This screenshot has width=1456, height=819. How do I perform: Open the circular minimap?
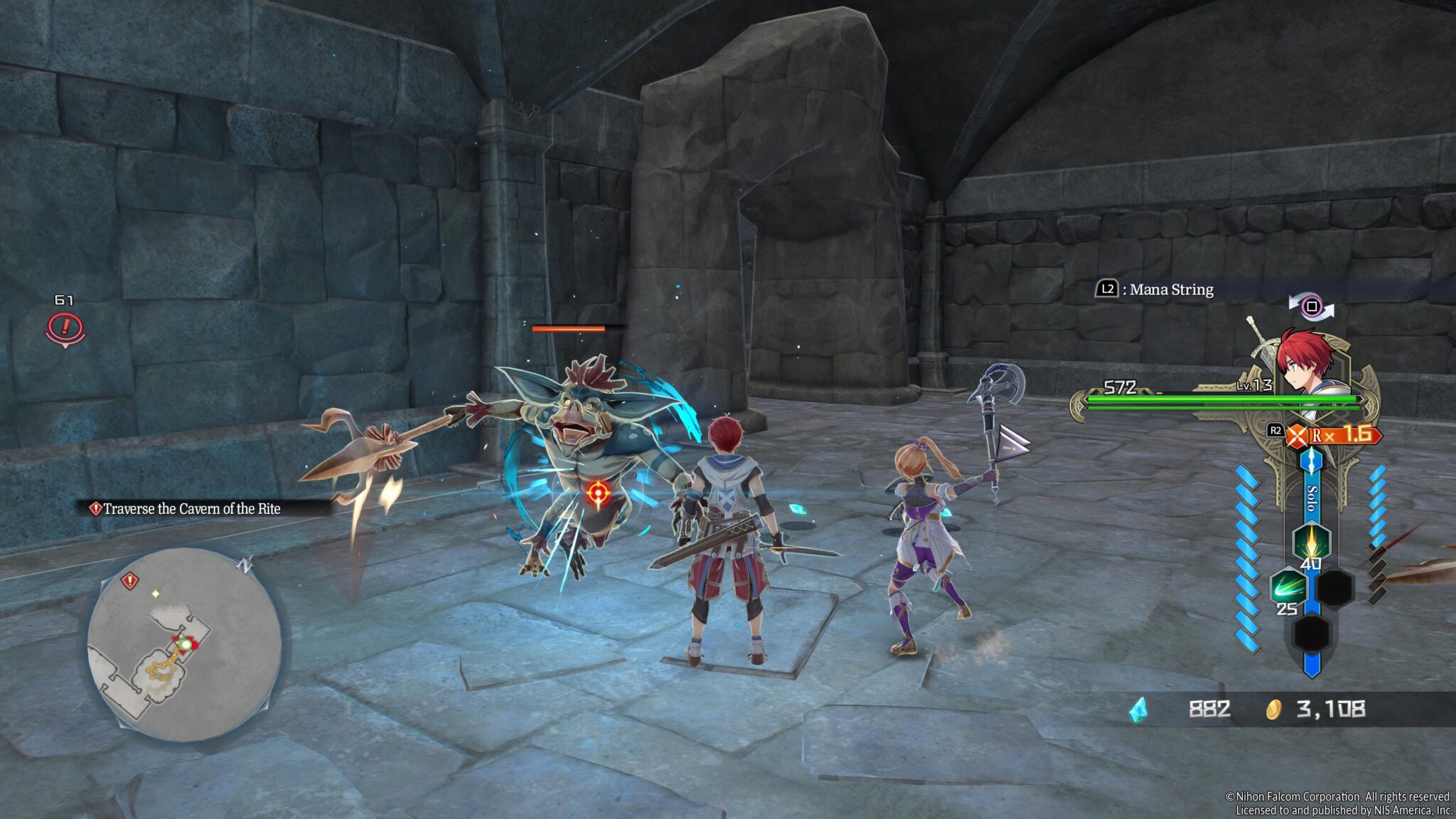click(184, 643)
